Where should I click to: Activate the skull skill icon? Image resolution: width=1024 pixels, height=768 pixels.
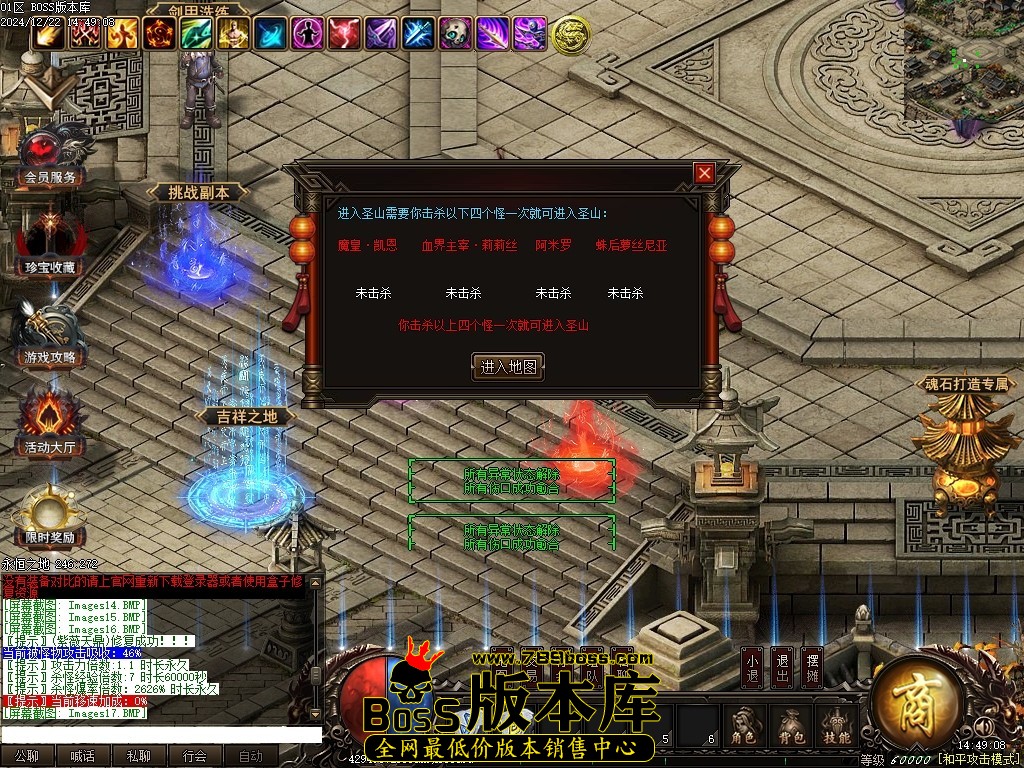[455, 34]
